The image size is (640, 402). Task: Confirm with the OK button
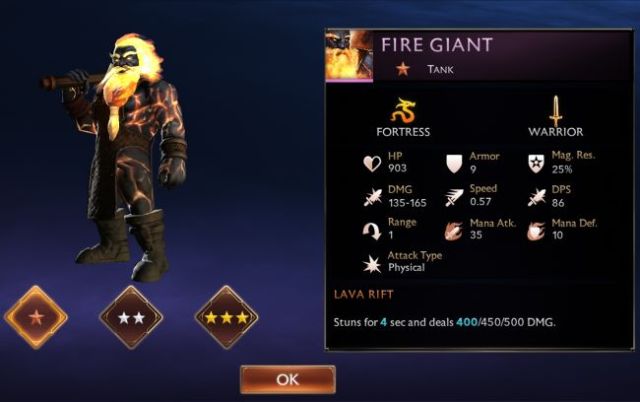point(287,379)
